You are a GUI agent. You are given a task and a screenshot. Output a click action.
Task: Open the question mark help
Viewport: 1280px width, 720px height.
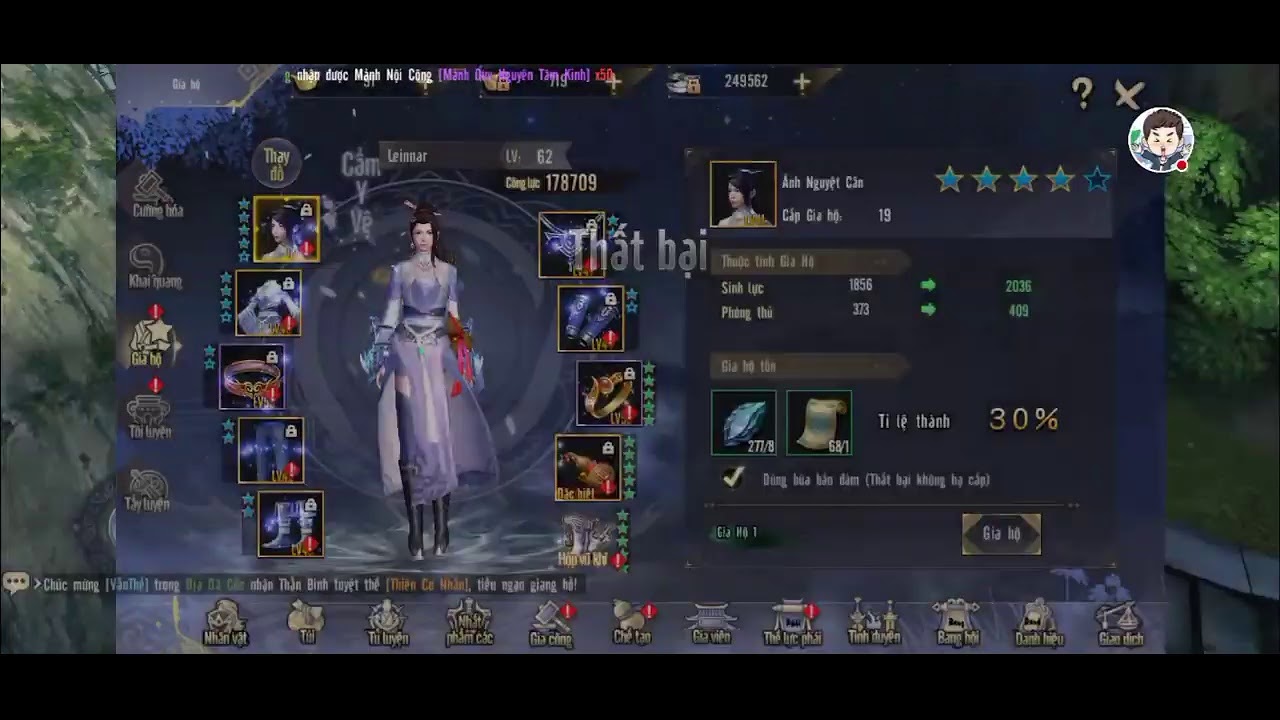coord(1082,94)
